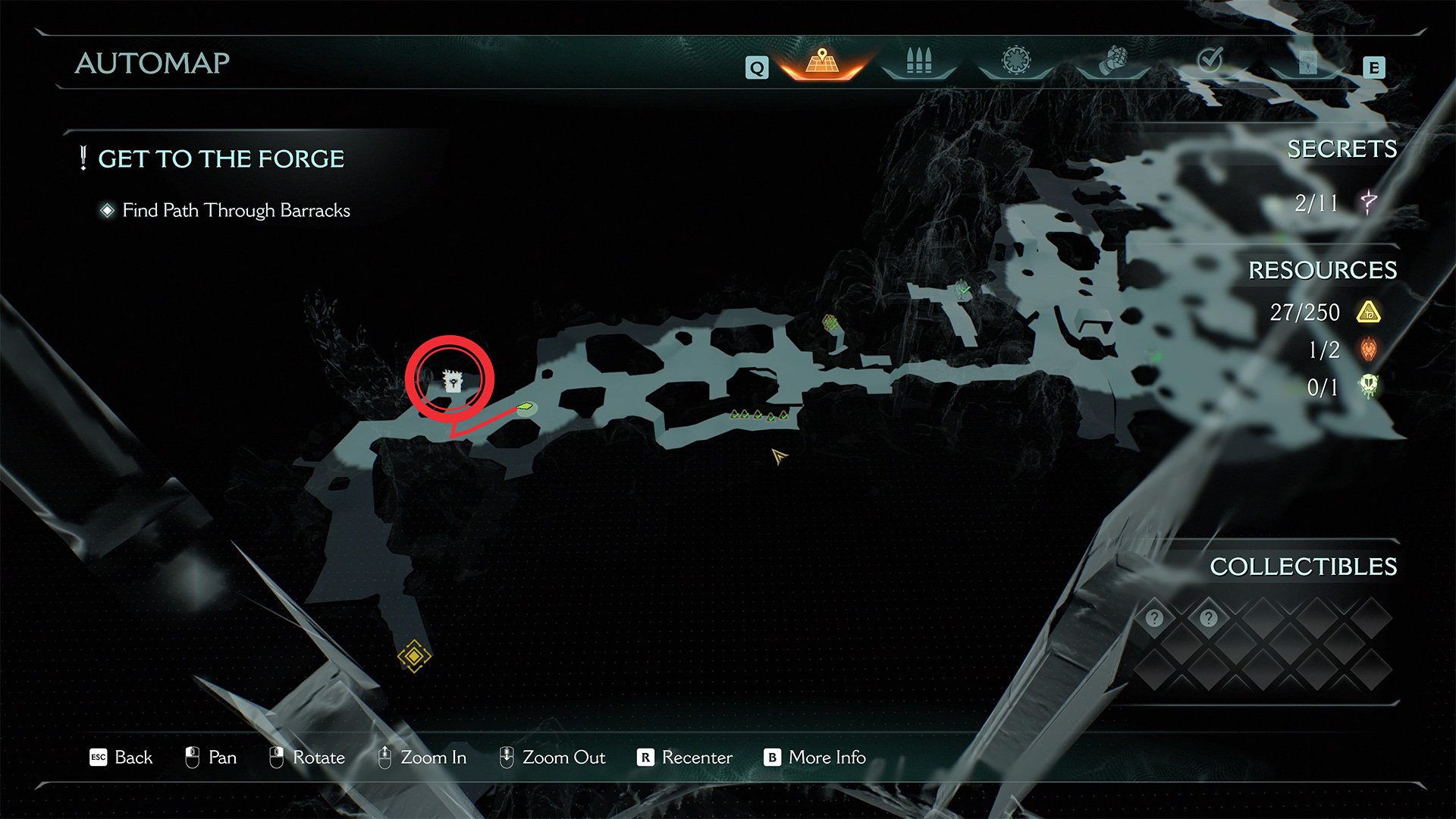Image resolution: width=1456 pixels, height=819 pixels.
Task: Select the green wraithstone resource icon
Action: [x=1369, y=387]
